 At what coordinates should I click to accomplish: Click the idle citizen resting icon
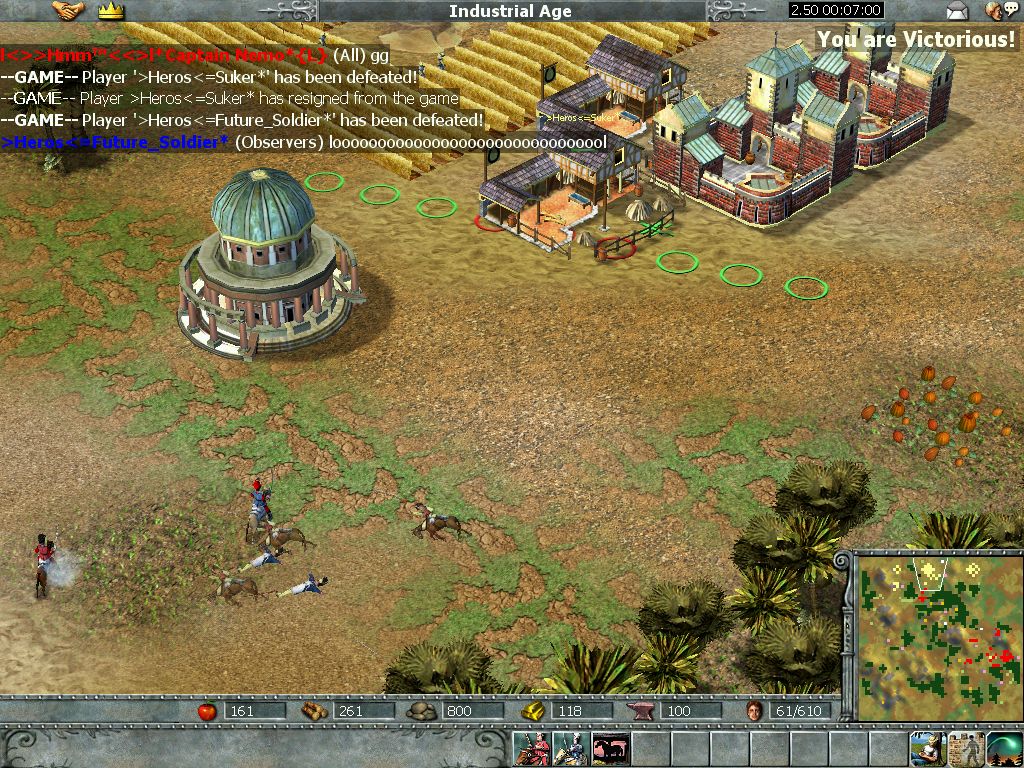click(927, 748)
